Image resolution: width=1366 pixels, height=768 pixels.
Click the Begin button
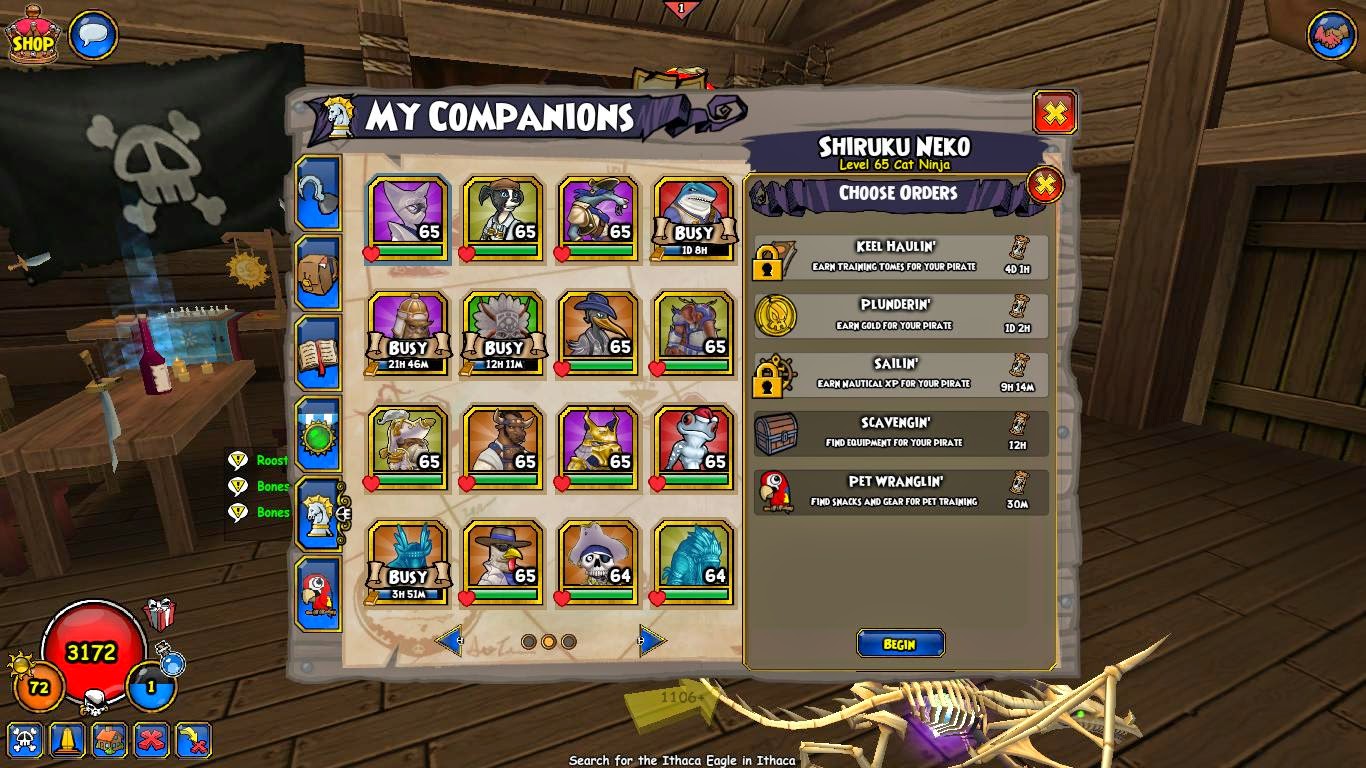[x=900, y=644]
